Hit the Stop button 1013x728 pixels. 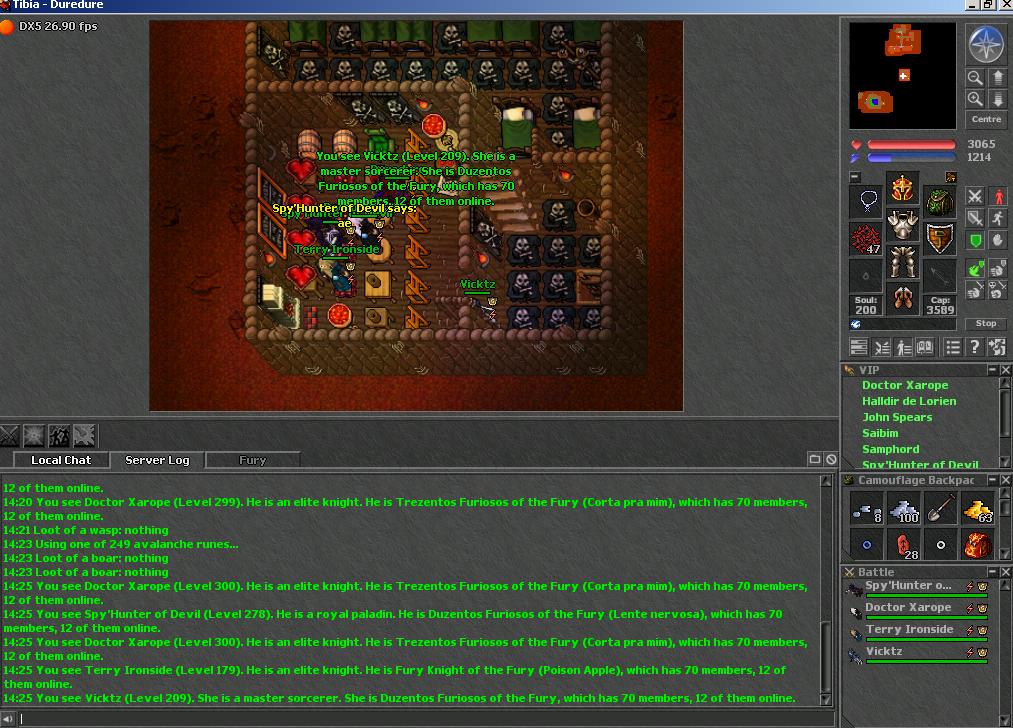[x=986, y=323]
